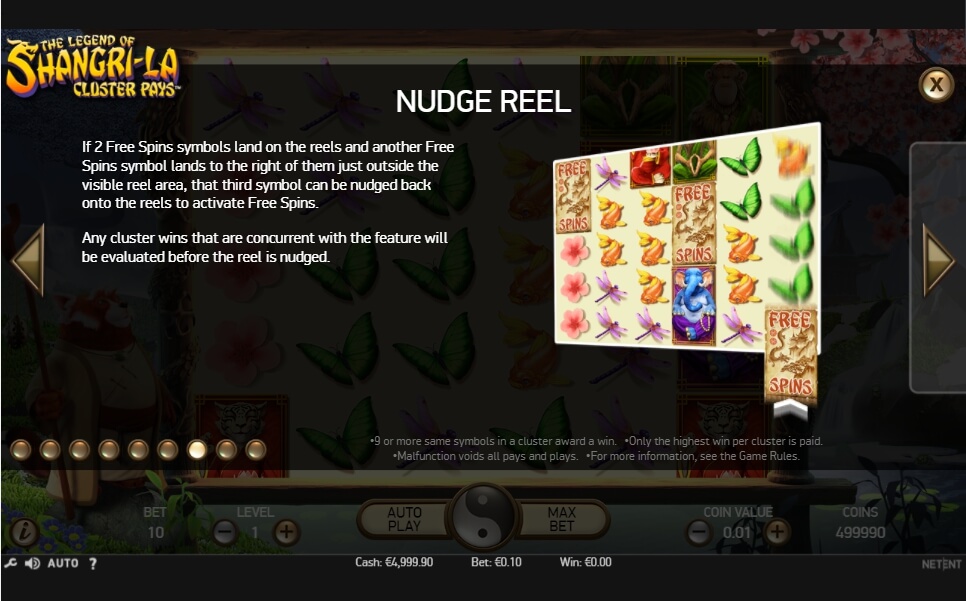Screen dimensions: 966x601
Task: Hit the Max Bet button
Action: pyautogui.click(x=562, y=519)
